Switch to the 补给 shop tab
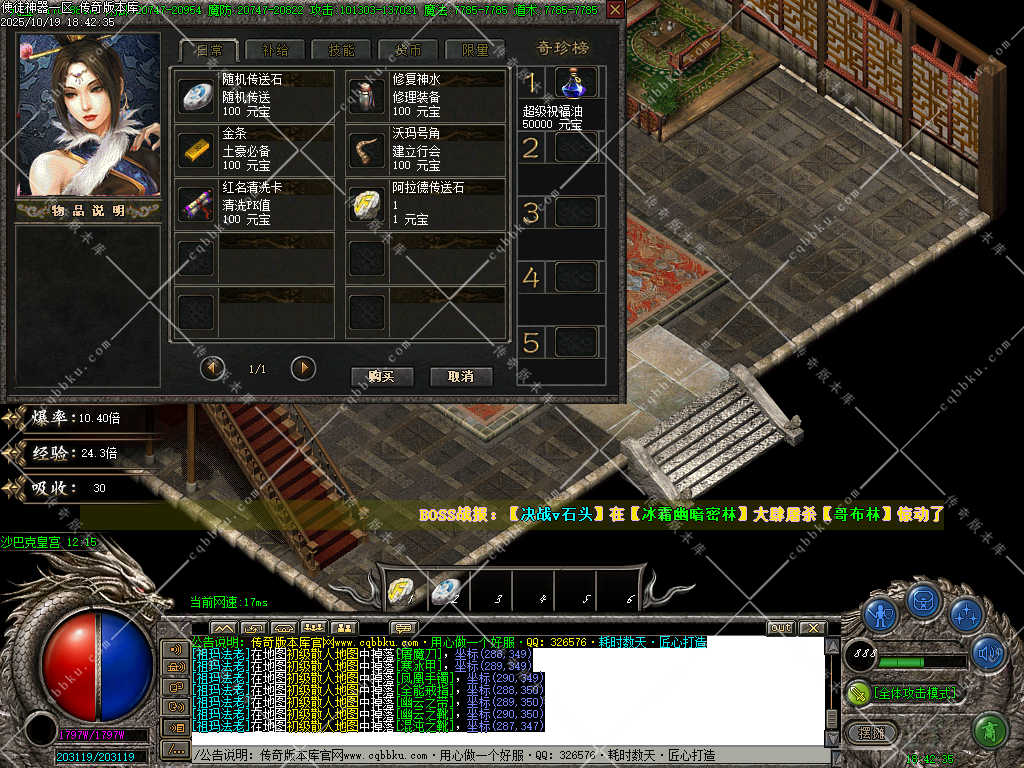The image size is (1024, 768). point(275,50)
